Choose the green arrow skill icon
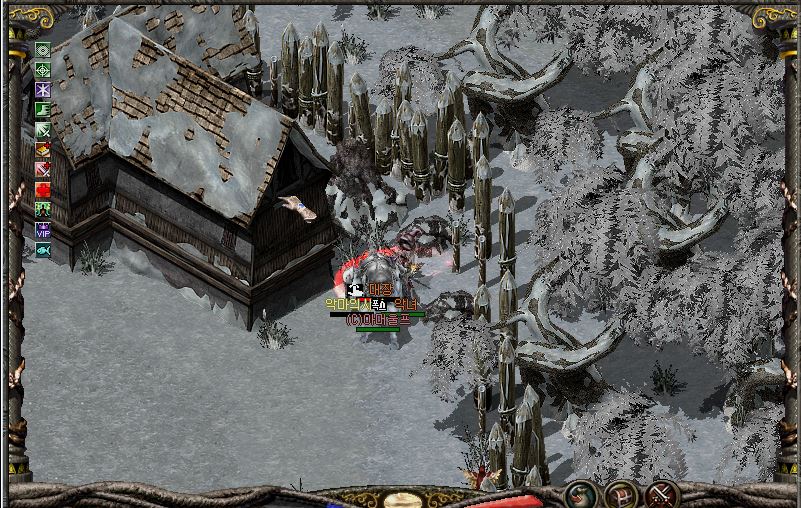This screenshot has height=508, width=801. coord(43,130)
